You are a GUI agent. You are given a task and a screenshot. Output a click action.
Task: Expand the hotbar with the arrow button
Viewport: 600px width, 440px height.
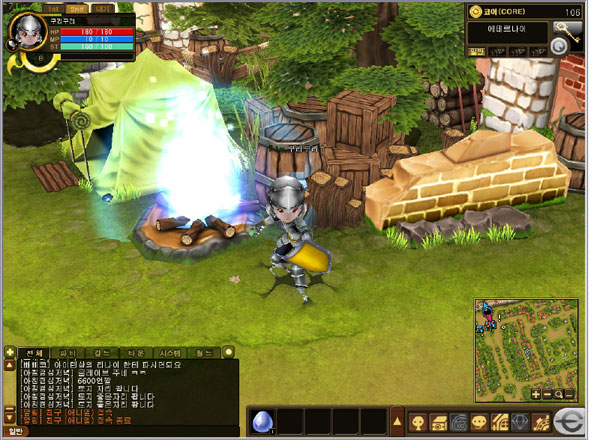pyautogui.click(x=398, y=421)
